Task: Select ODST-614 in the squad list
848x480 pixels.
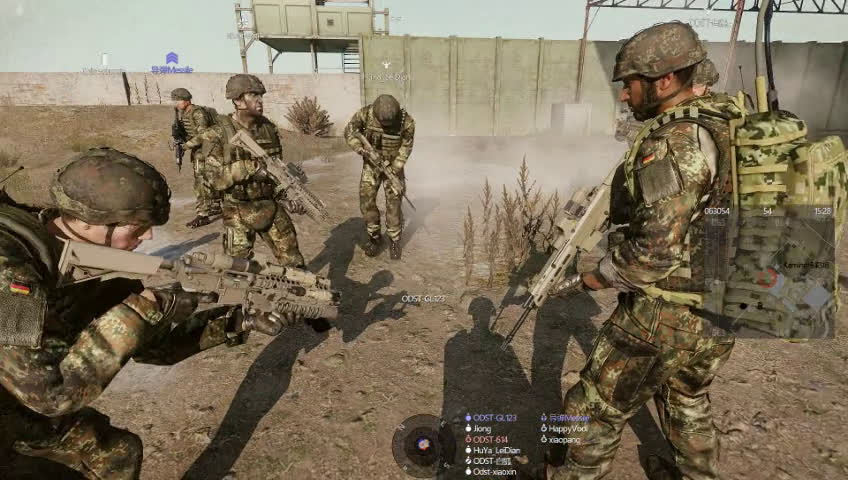Action: point(490,440)
